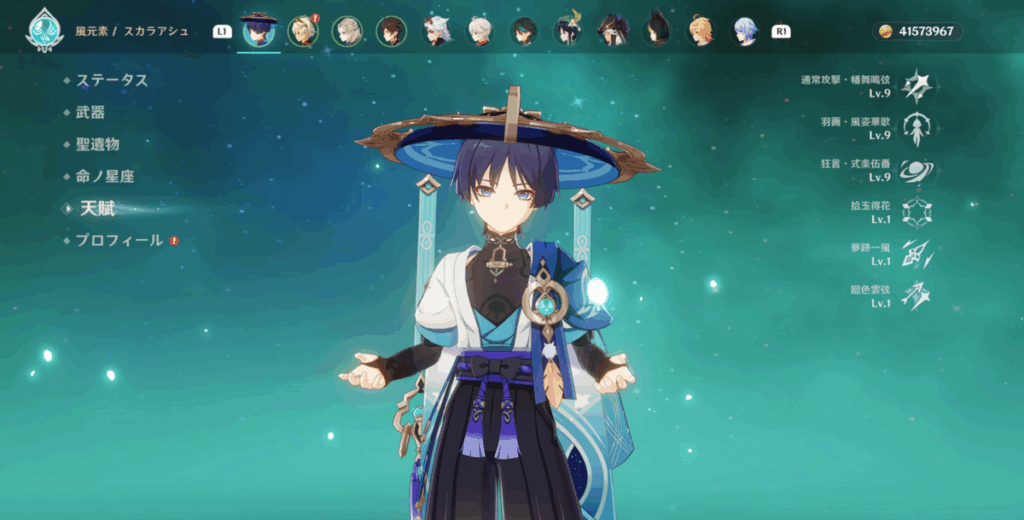This screenshot has height=520, width=1024.
Task: Open the 狂言・式楽伍番 burst talent
Action: pos(916,171)
